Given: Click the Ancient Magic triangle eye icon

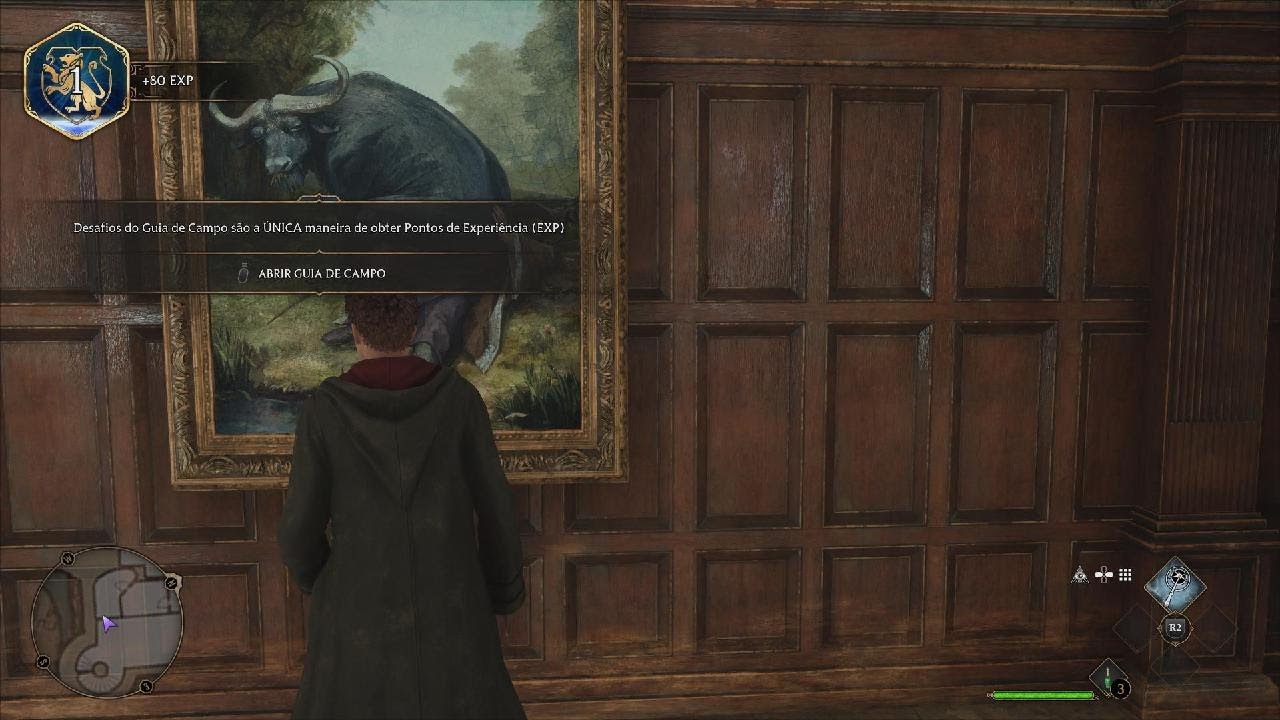Looking at the screenshot, I should click(1080, 575).
